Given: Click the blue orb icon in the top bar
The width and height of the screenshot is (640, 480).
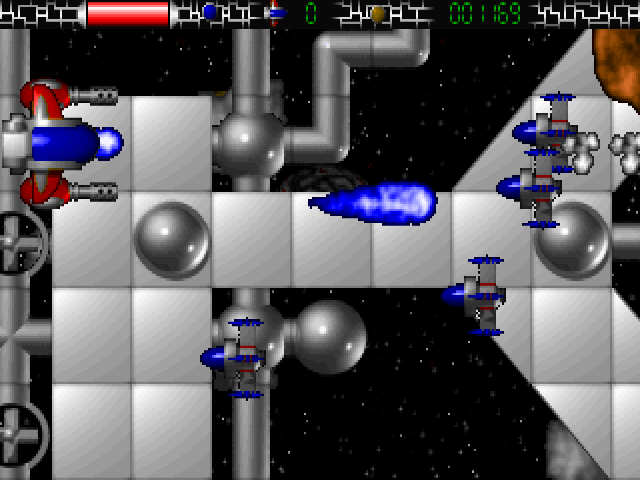Looking at the screenshot, I should click(209, 13).
